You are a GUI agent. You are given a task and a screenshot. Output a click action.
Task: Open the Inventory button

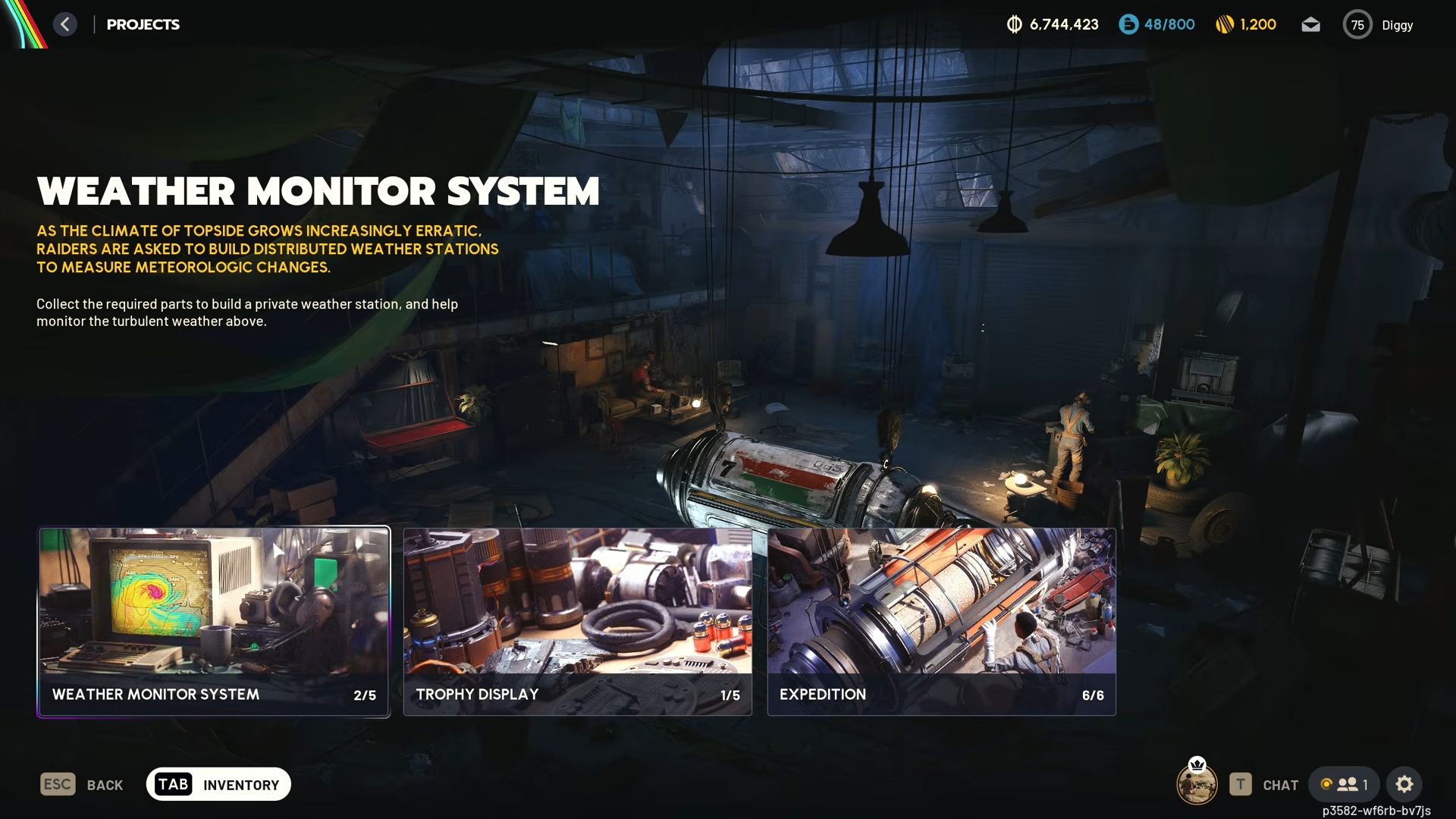[218, 784]
